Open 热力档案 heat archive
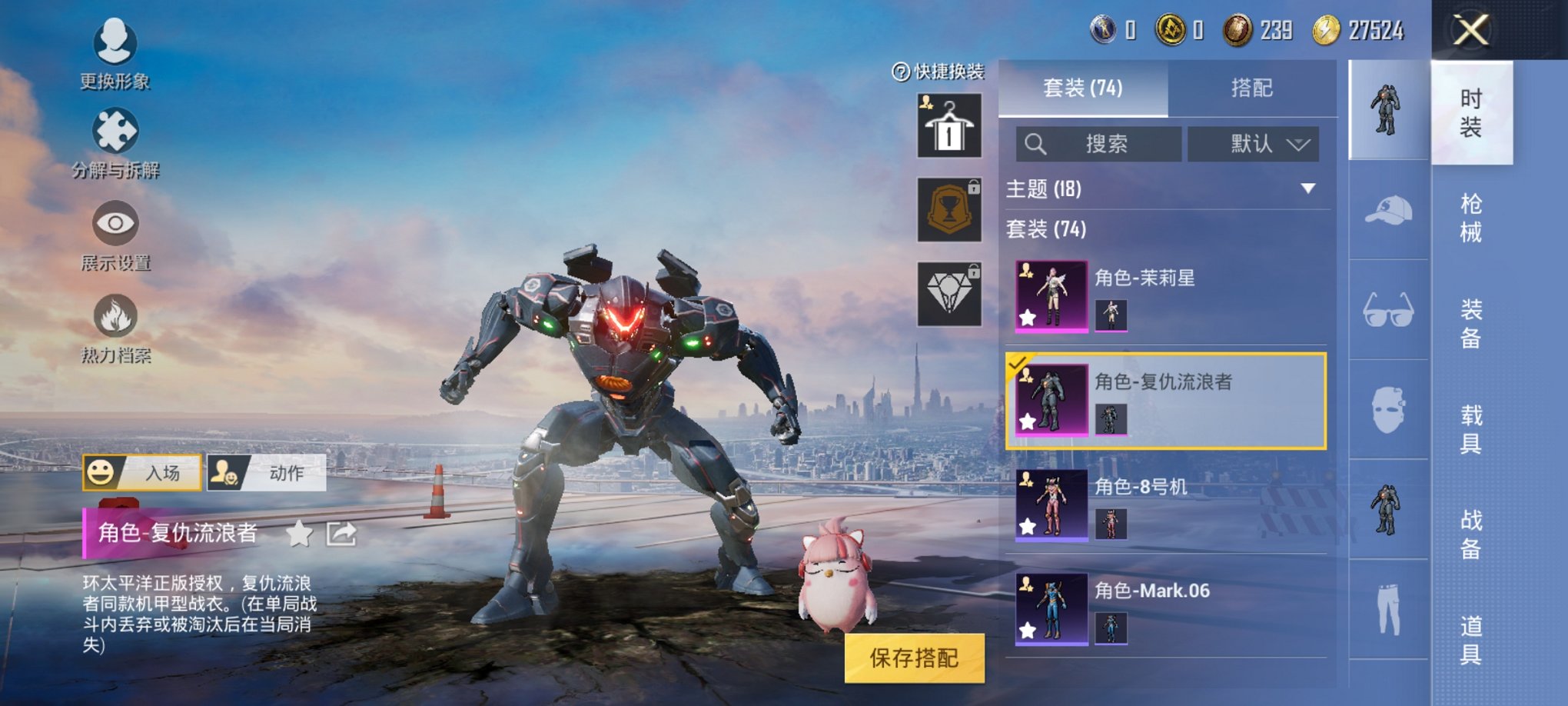Viewport: 1568px width, 706px height. click(x=115, y=328)
